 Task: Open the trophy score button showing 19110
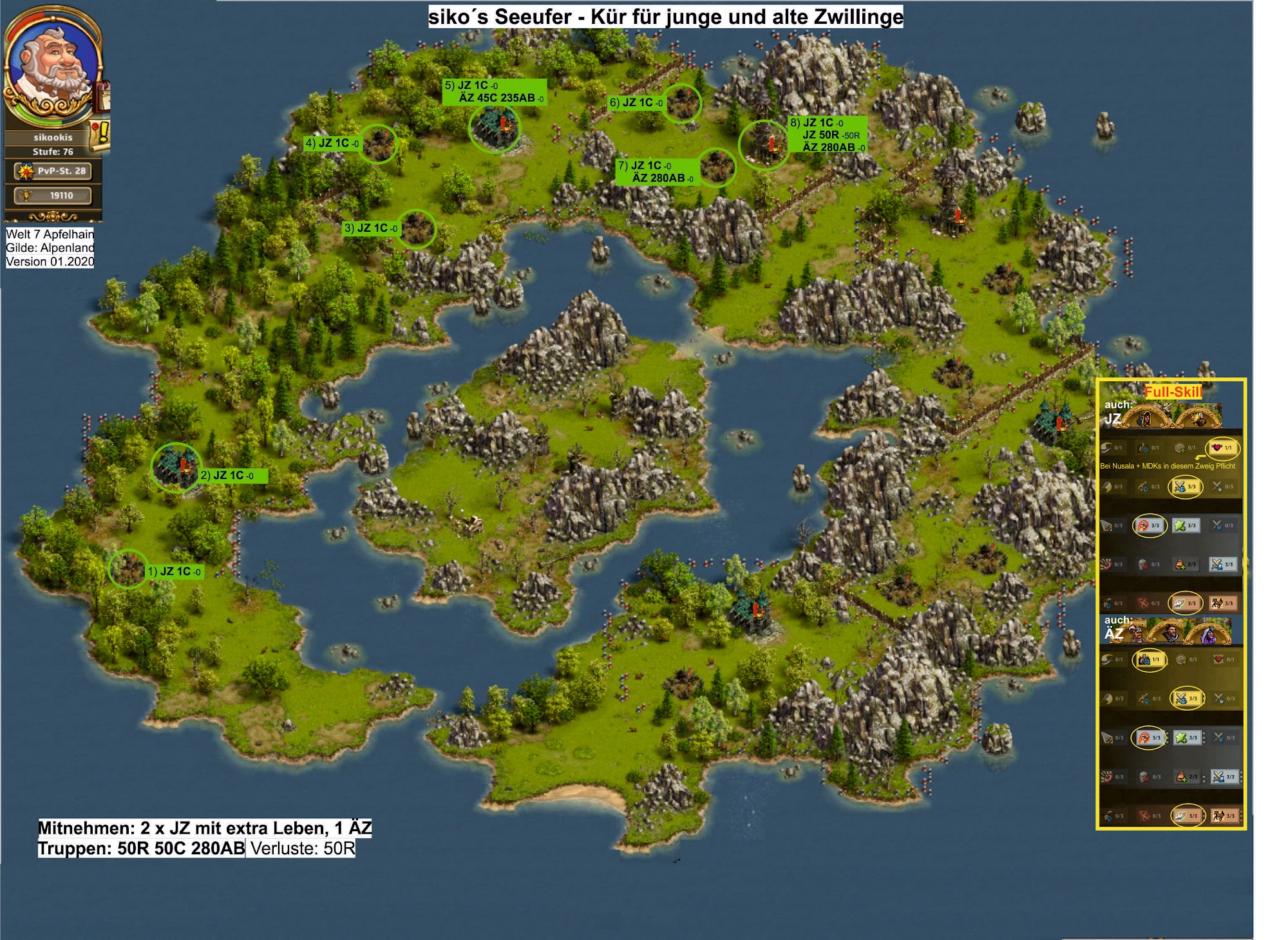(x=53, y=195)
